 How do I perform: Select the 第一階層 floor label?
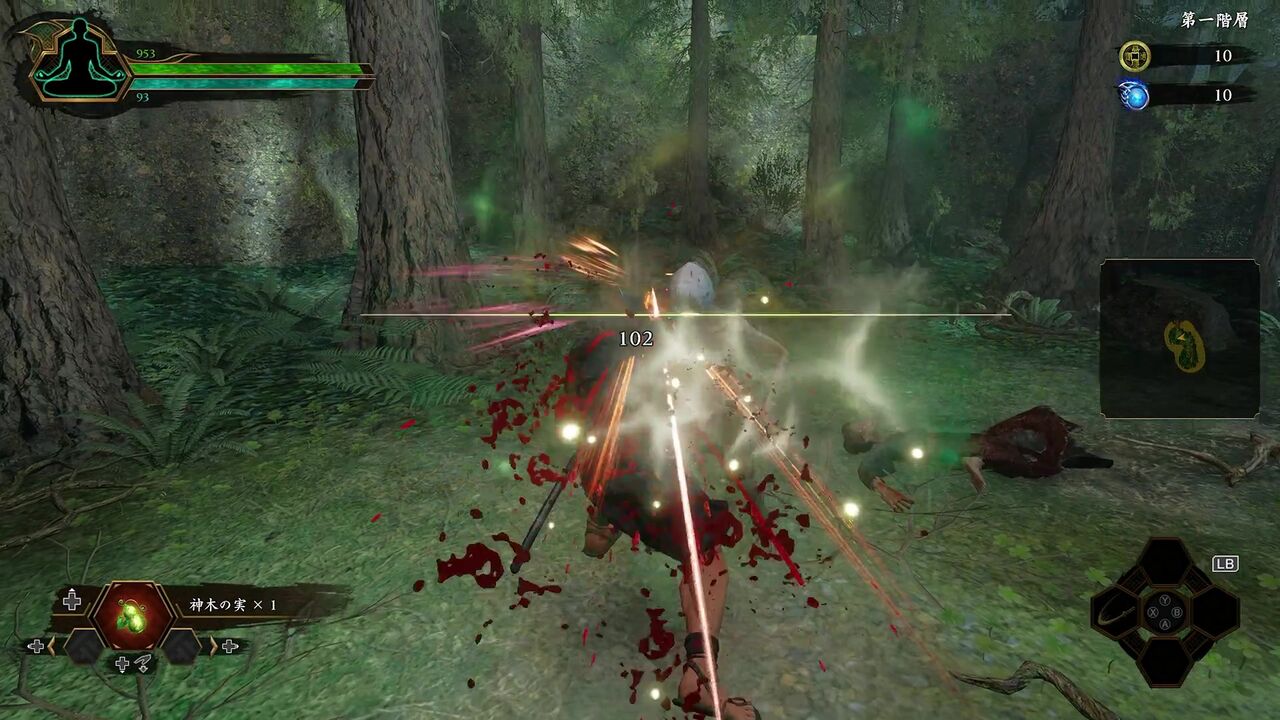(1216, 18)
